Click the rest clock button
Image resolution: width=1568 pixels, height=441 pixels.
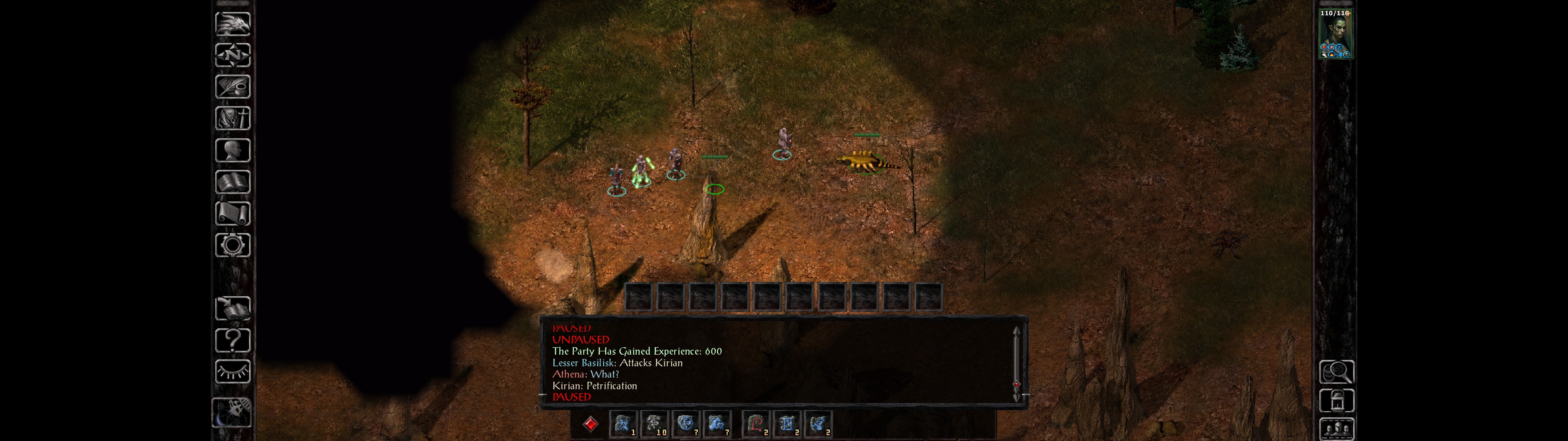(232, 413)
